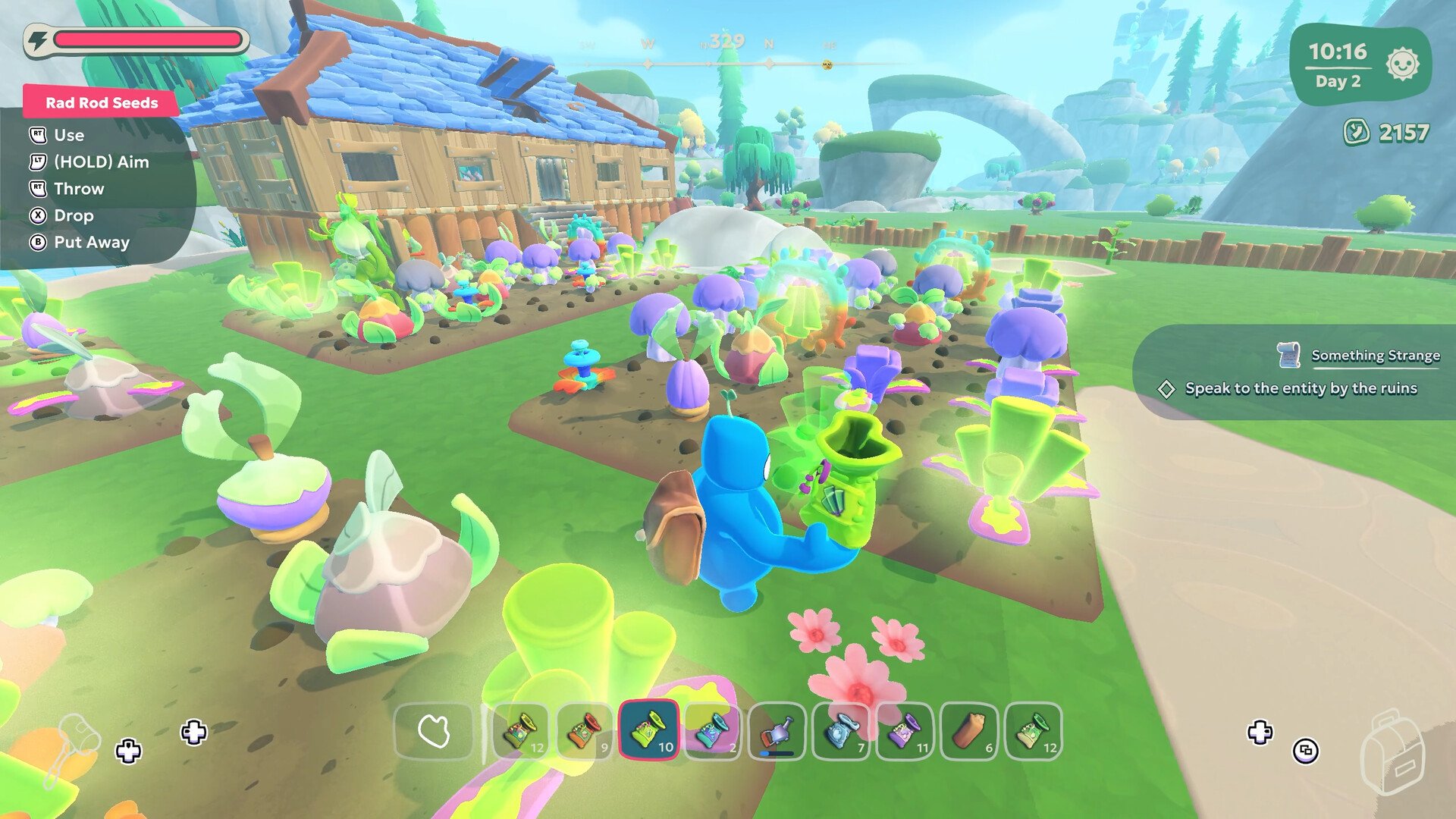Select the light blue sack with 7

(841, 732)
